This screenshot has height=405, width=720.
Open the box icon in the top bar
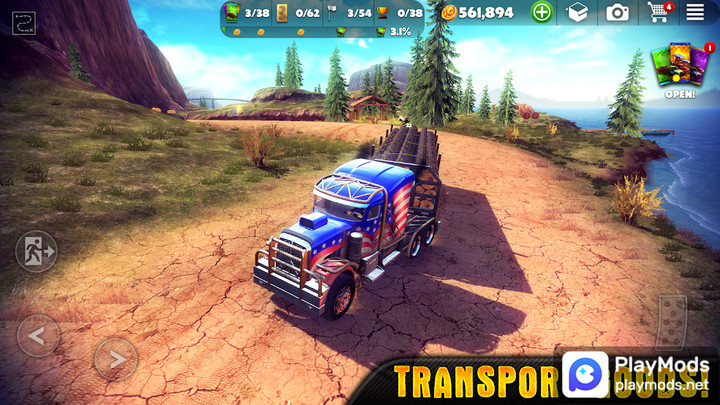click(577, 12)
